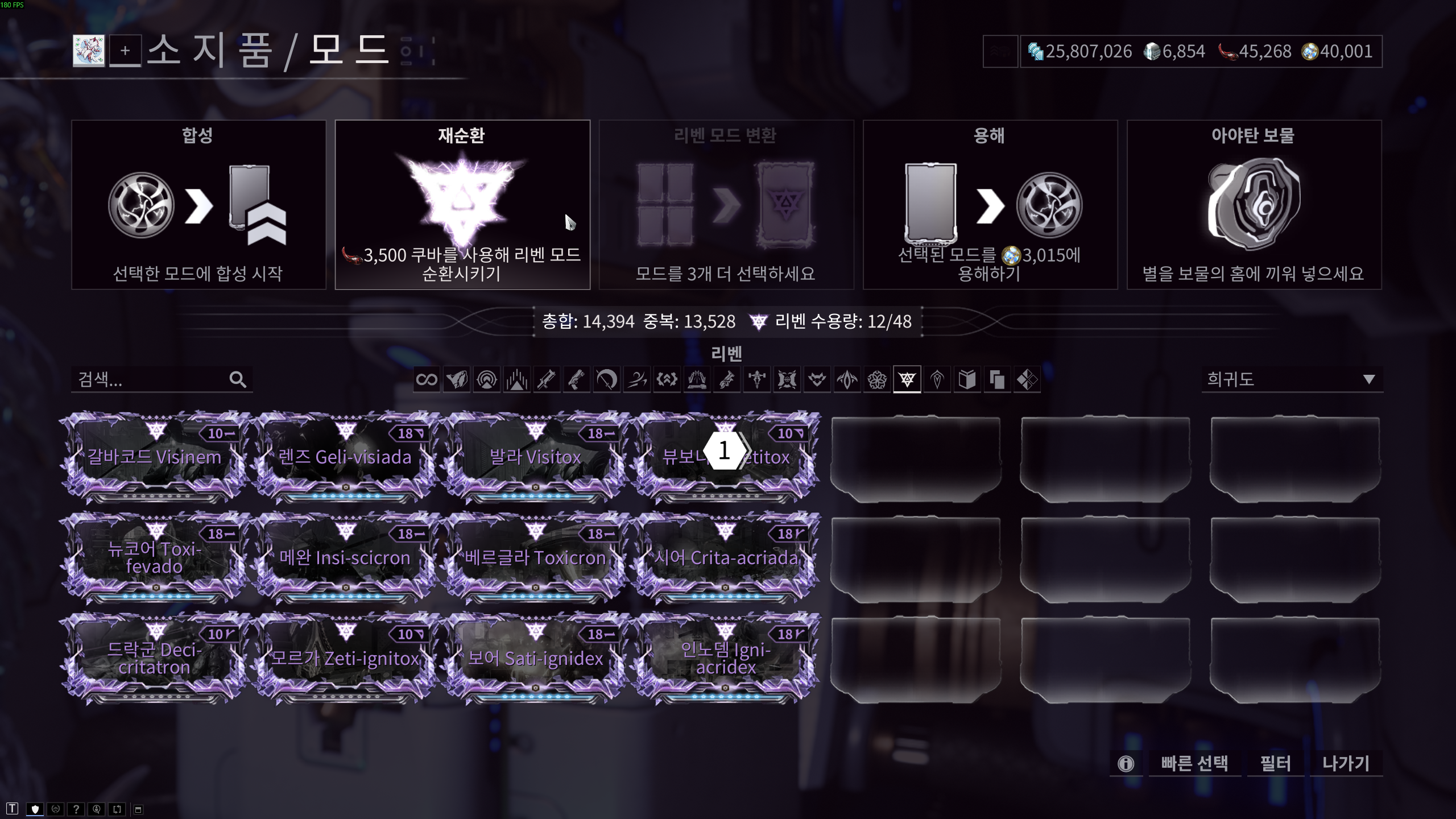Open the 필터 filter options

(x=1275, y=763)
